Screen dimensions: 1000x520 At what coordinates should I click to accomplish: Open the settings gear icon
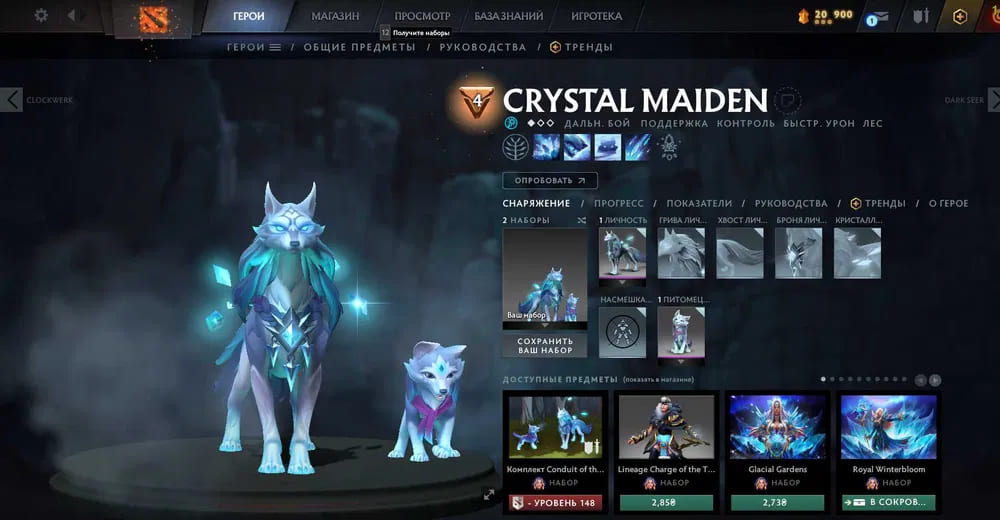pos(41,16)
